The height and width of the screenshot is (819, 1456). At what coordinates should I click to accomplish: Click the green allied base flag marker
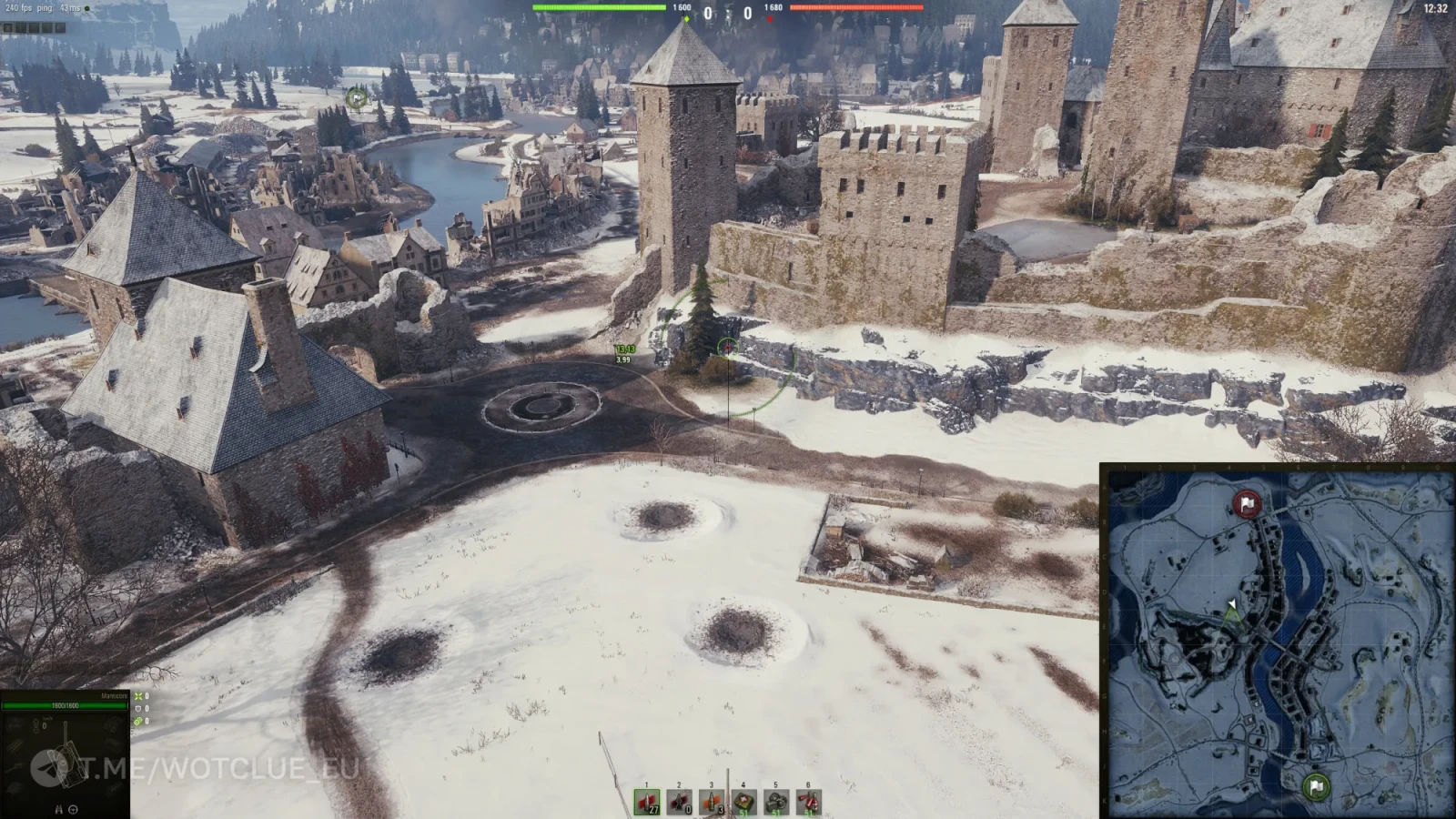click(1315, 786)
